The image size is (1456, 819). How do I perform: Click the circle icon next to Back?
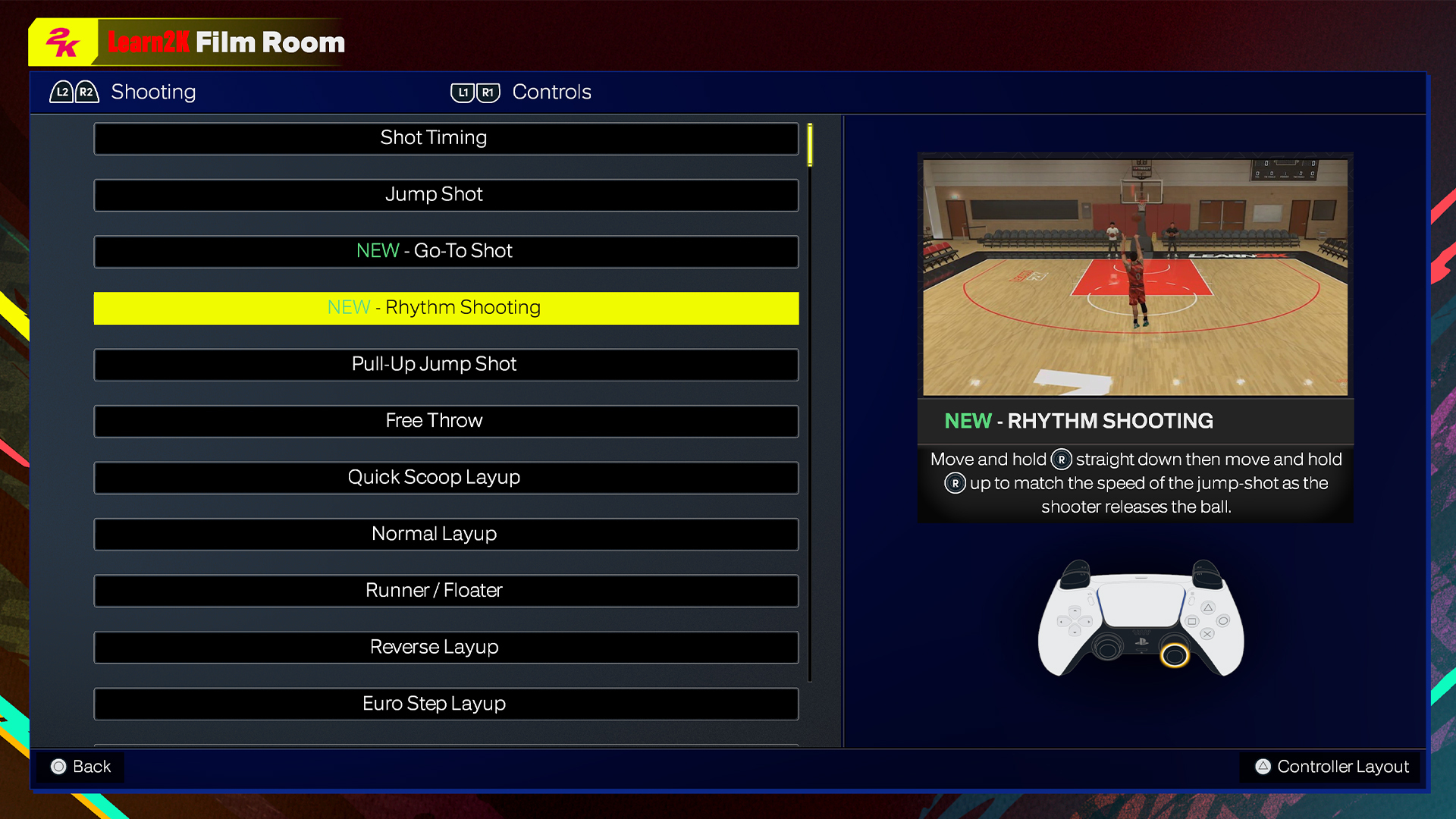point(58,767)
